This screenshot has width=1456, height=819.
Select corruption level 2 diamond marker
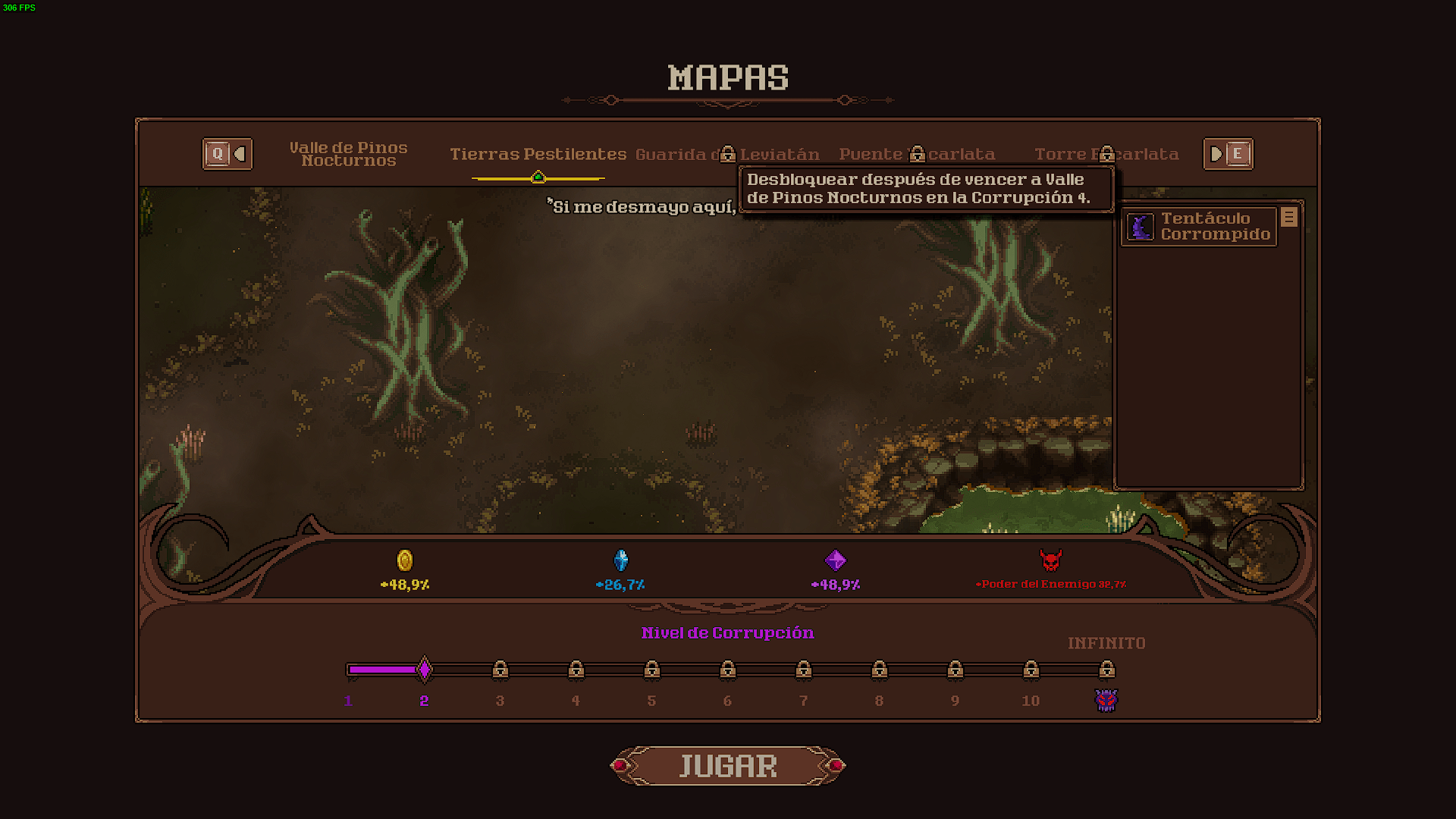pos(425,670)
